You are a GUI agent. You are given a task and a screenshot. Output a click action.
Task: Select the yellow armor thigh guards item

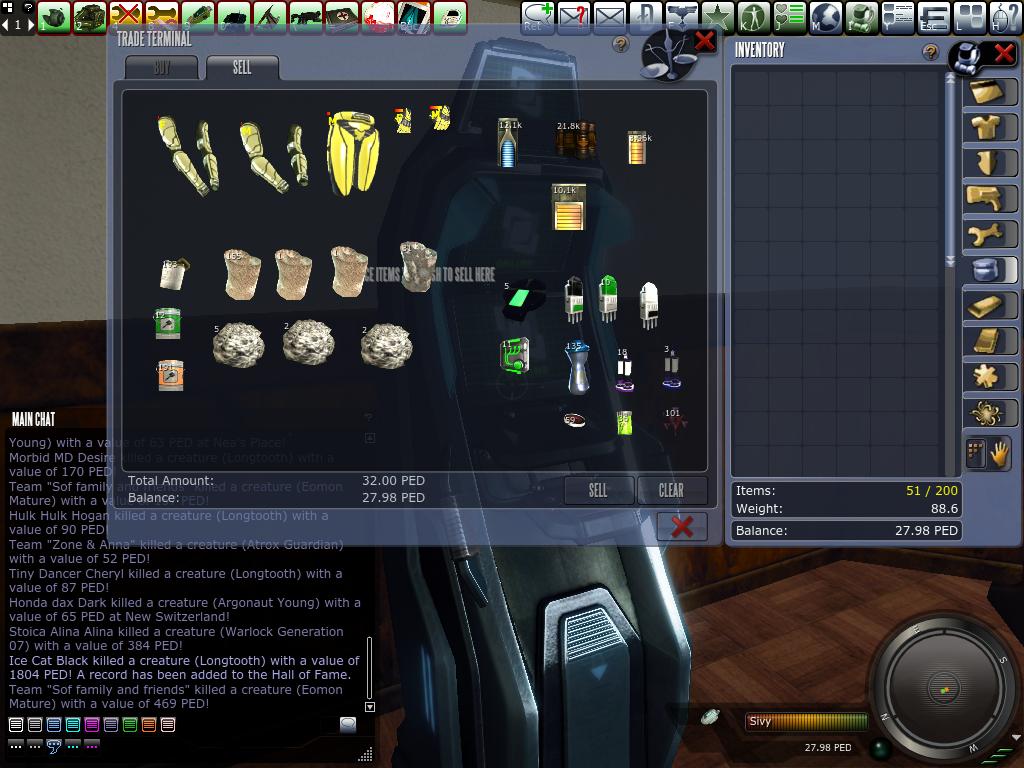coord(352,152)
